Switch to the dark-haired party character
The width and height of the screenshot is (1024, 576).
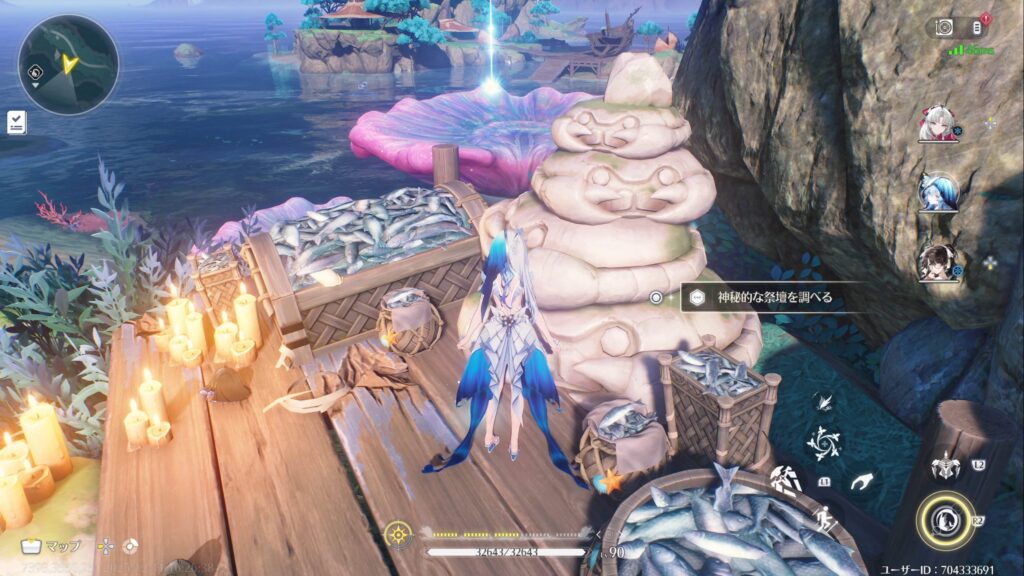click(939, 261)
